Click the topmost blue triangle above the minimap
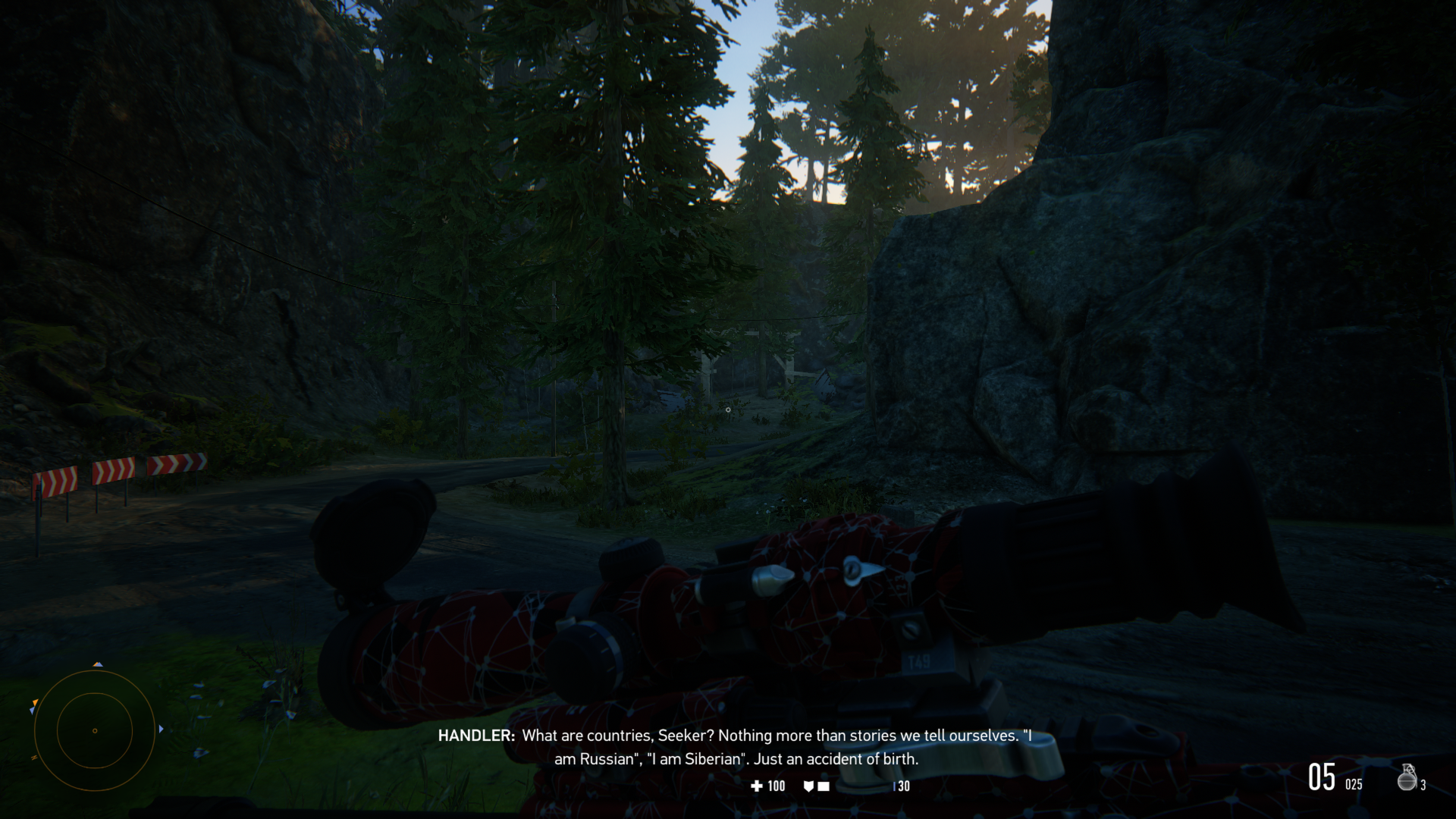1456x819 pixels. pos(99,665)
